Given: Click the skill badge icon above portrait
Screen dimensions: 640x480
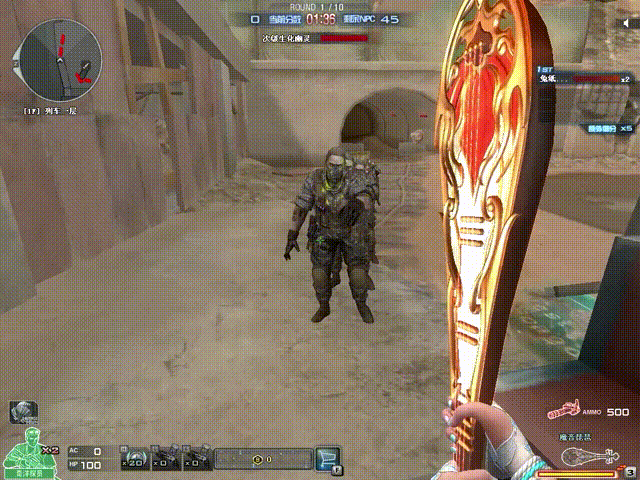Looking at the screenshot, I should pos(22,410).
